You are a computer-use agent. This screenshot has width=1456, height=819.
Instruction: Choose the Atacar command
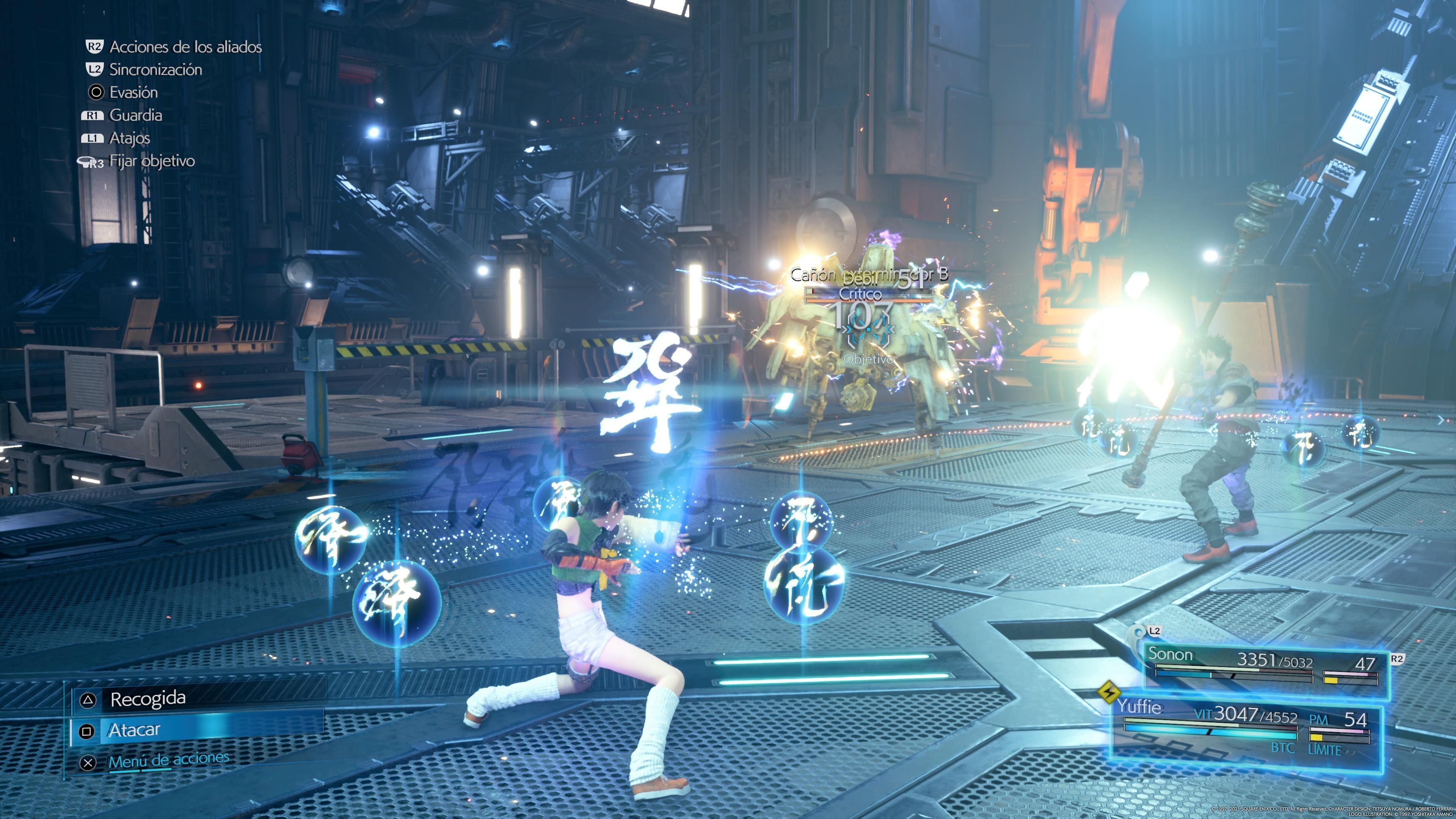coord(135,730)
